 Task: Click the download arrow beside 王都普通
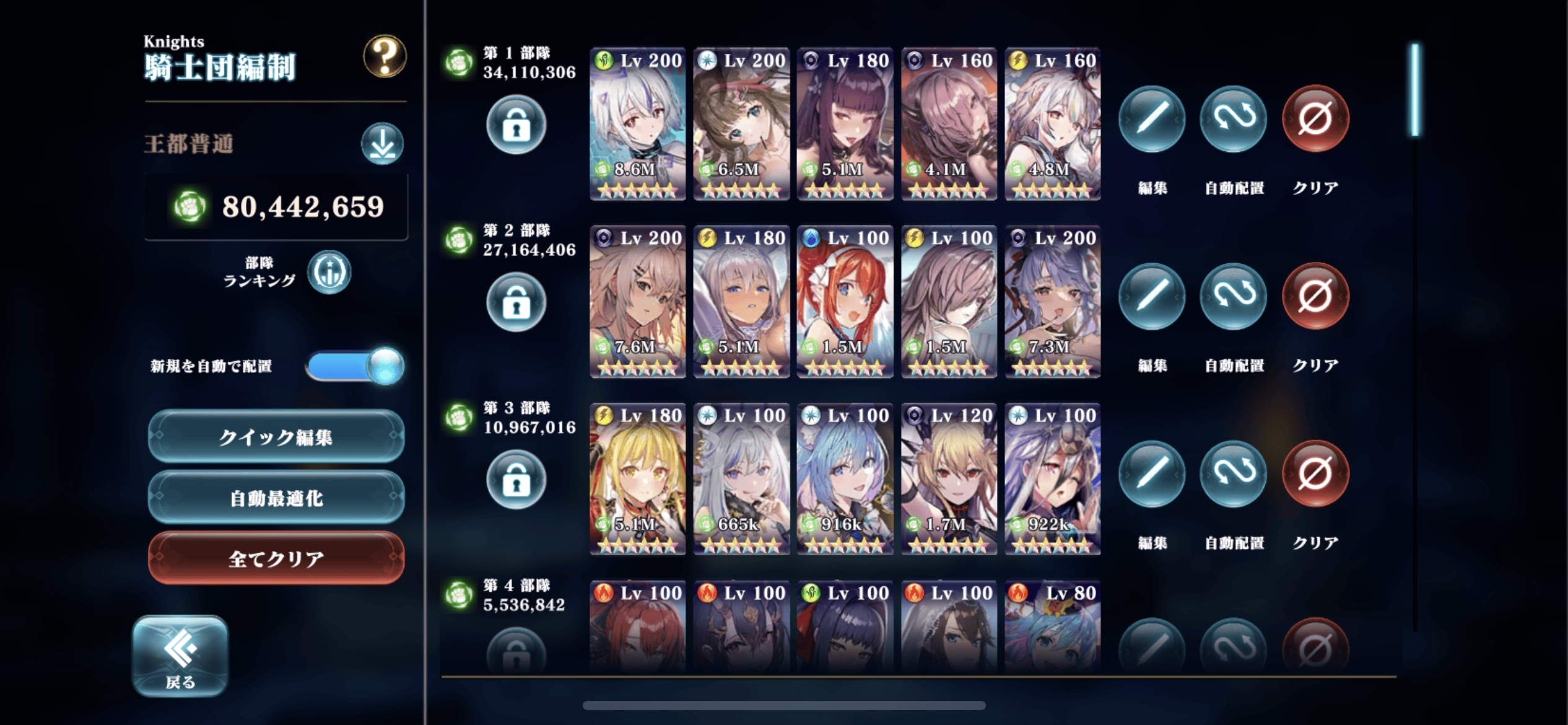(x=382, y=144)
